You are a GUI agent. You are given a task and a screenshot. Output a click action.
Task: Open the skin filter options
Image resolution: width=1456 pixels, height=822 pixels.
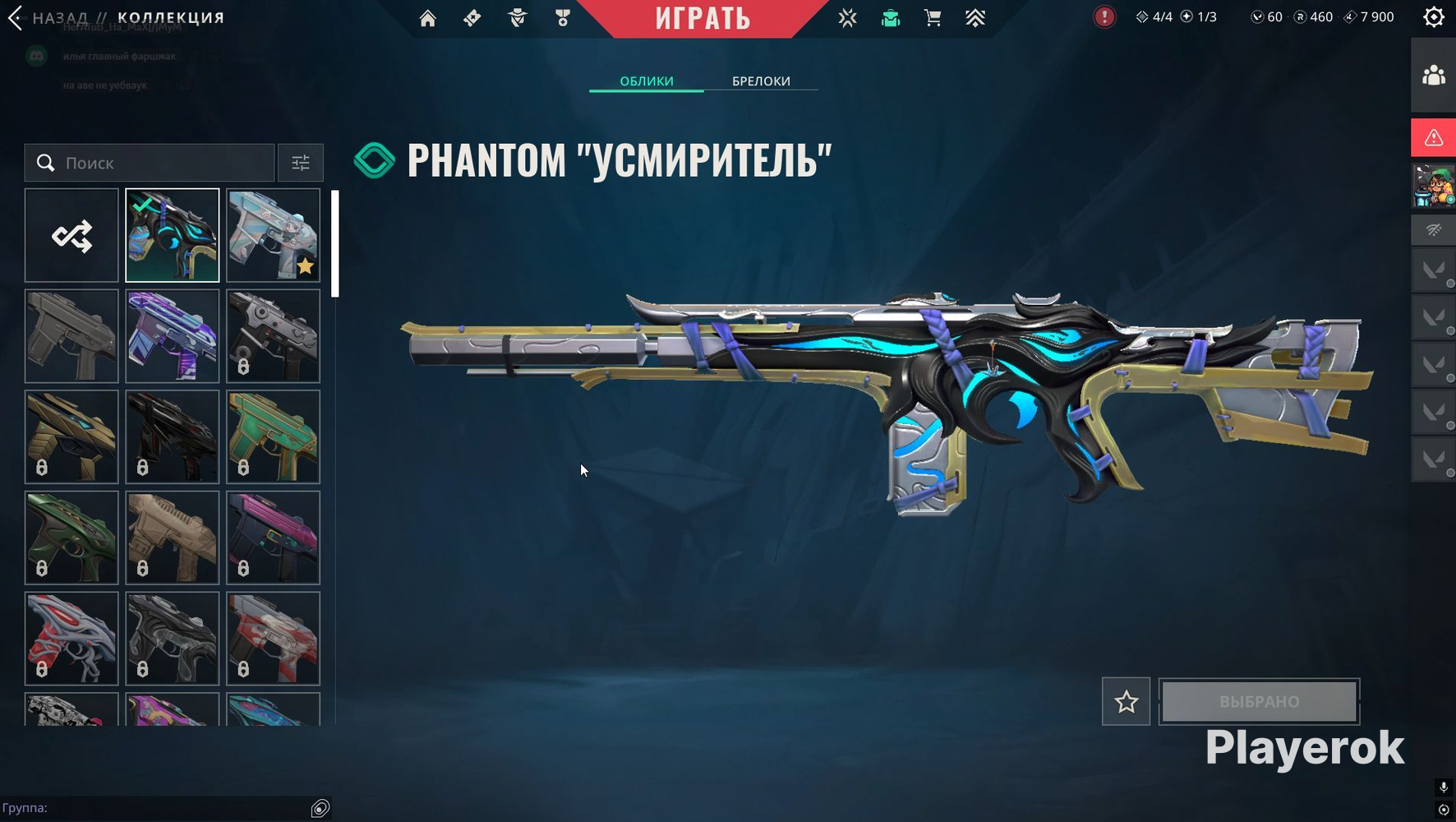coord(301,163)
